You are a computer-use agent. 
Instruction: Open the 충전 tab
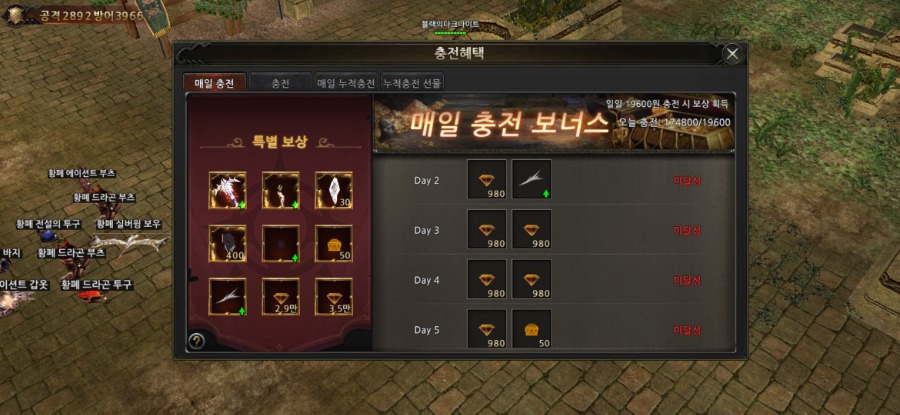point(280,84)
